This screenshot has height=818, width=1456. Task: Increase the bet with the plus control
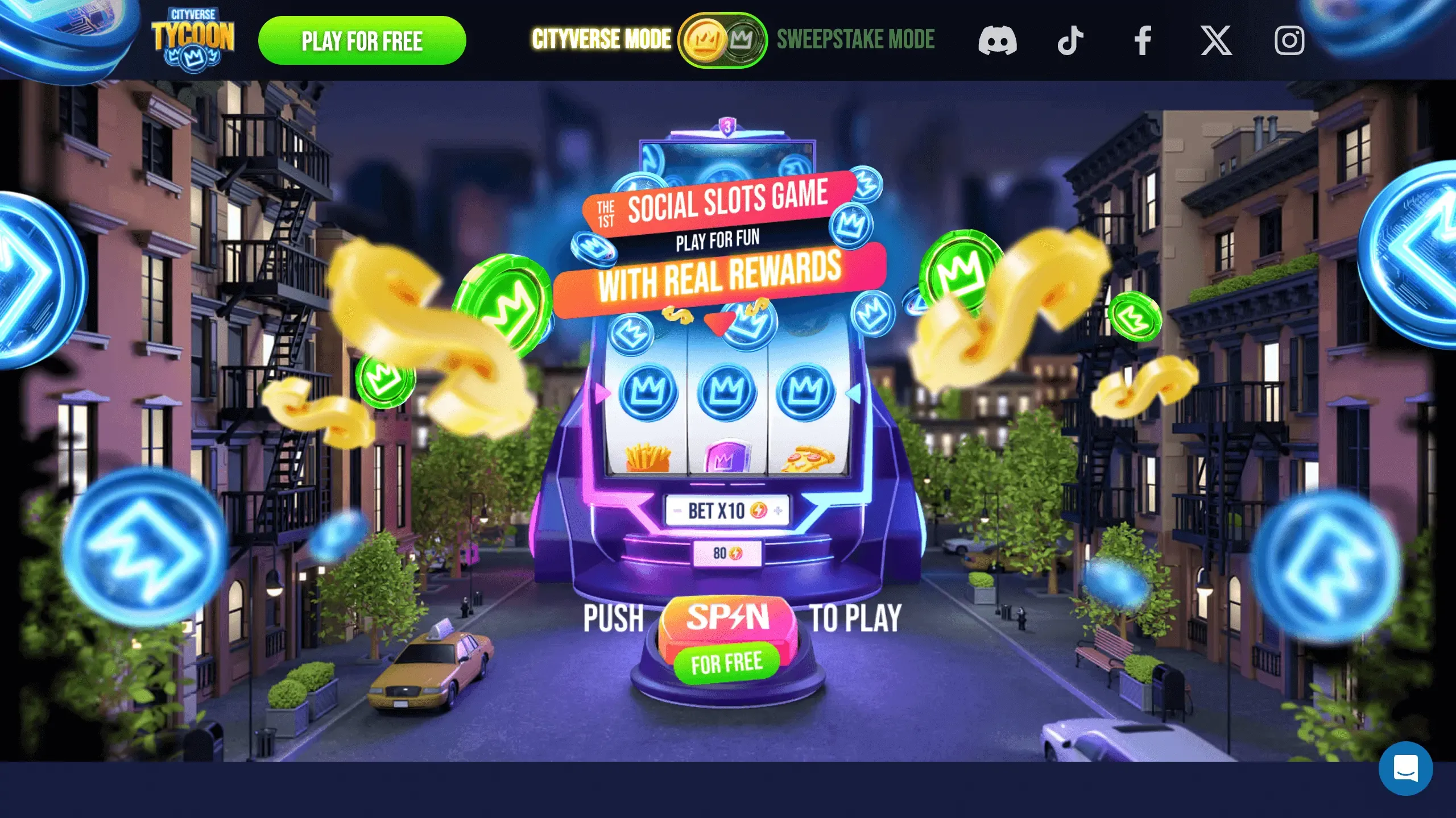pos(778,511)
